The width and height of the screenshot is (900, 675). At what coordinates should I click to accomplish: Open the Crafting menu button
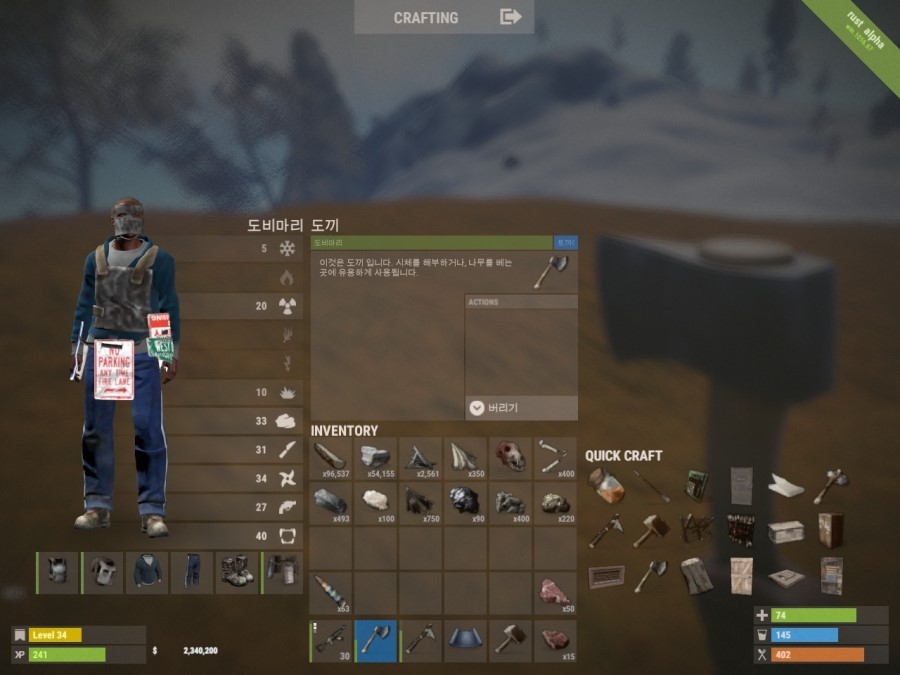(x=444, y=17)
